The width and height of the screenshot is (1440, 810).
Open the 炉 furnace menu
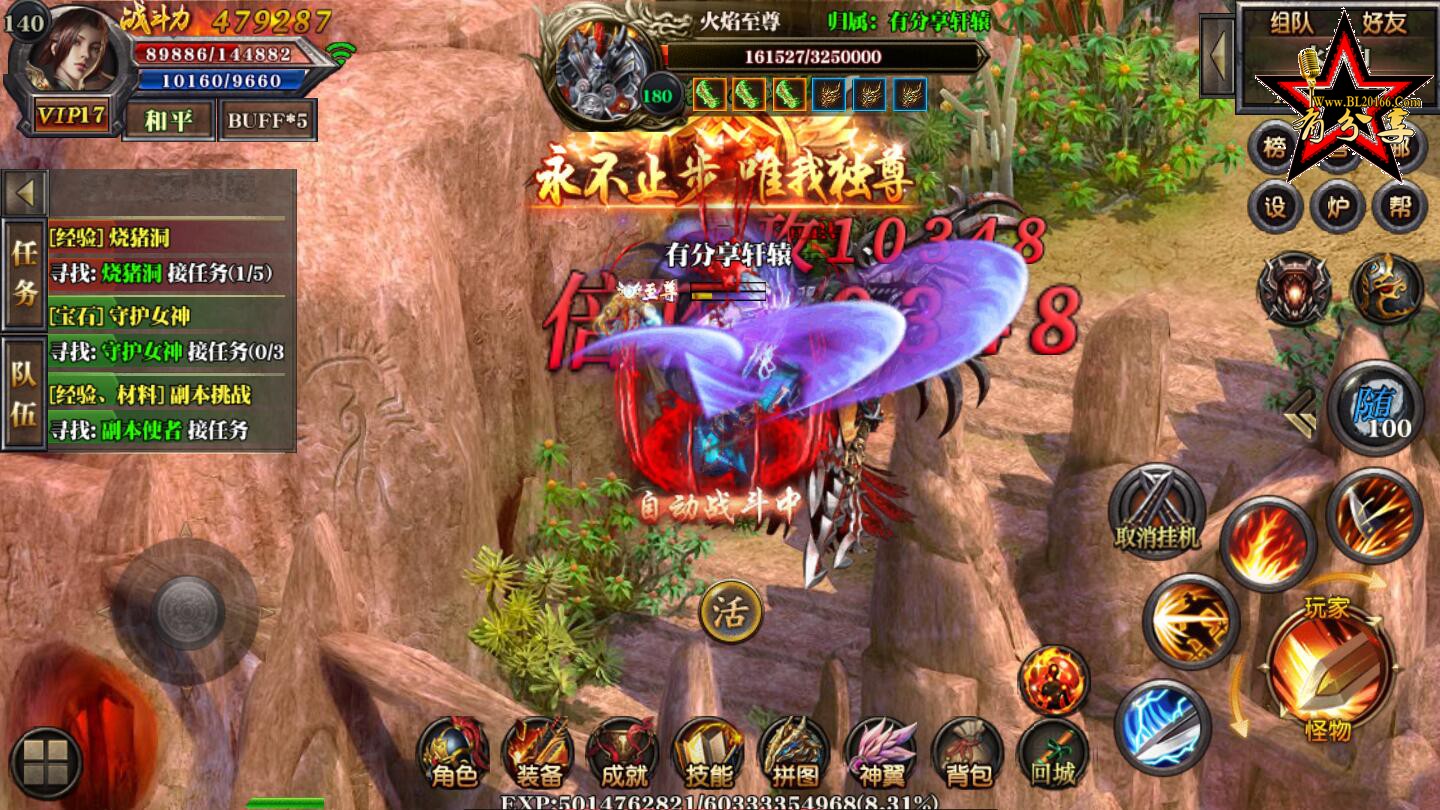pyautogui.click(x=1337, y=207)
